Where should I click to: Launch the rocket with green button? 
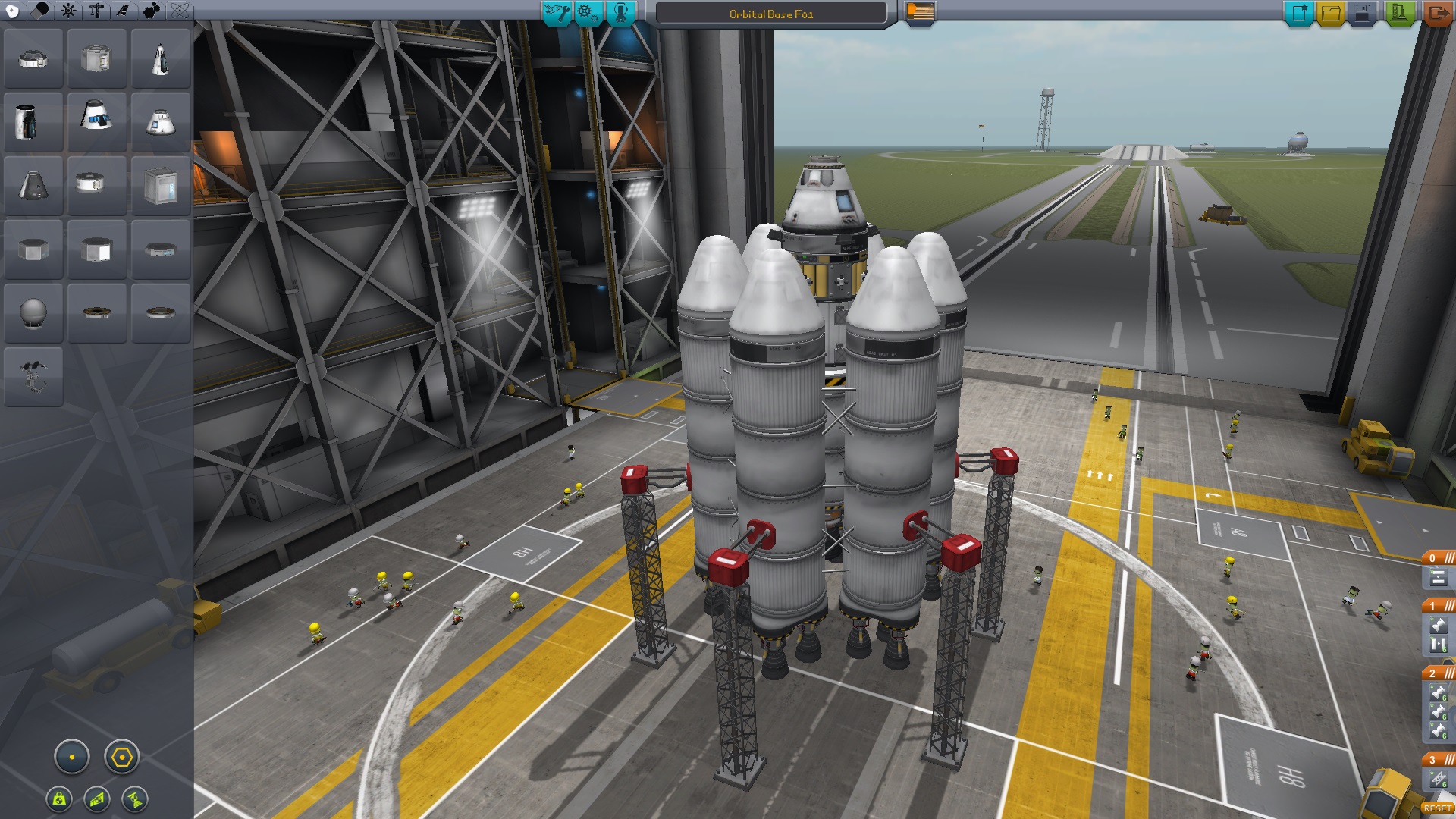[x=1399, y=13]
